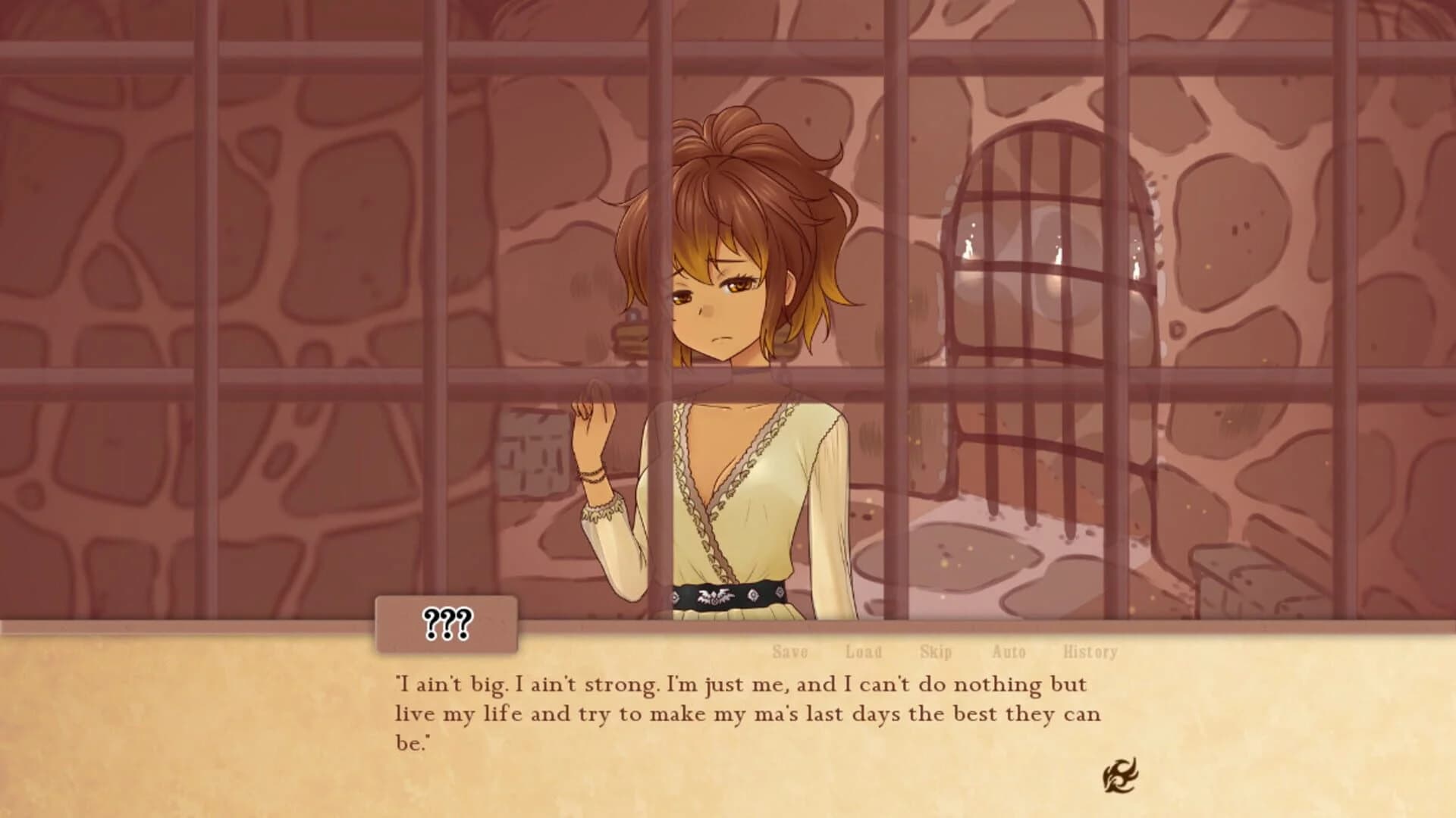
Task: Enable Skip mode from the quick menu
Action: 935,651
